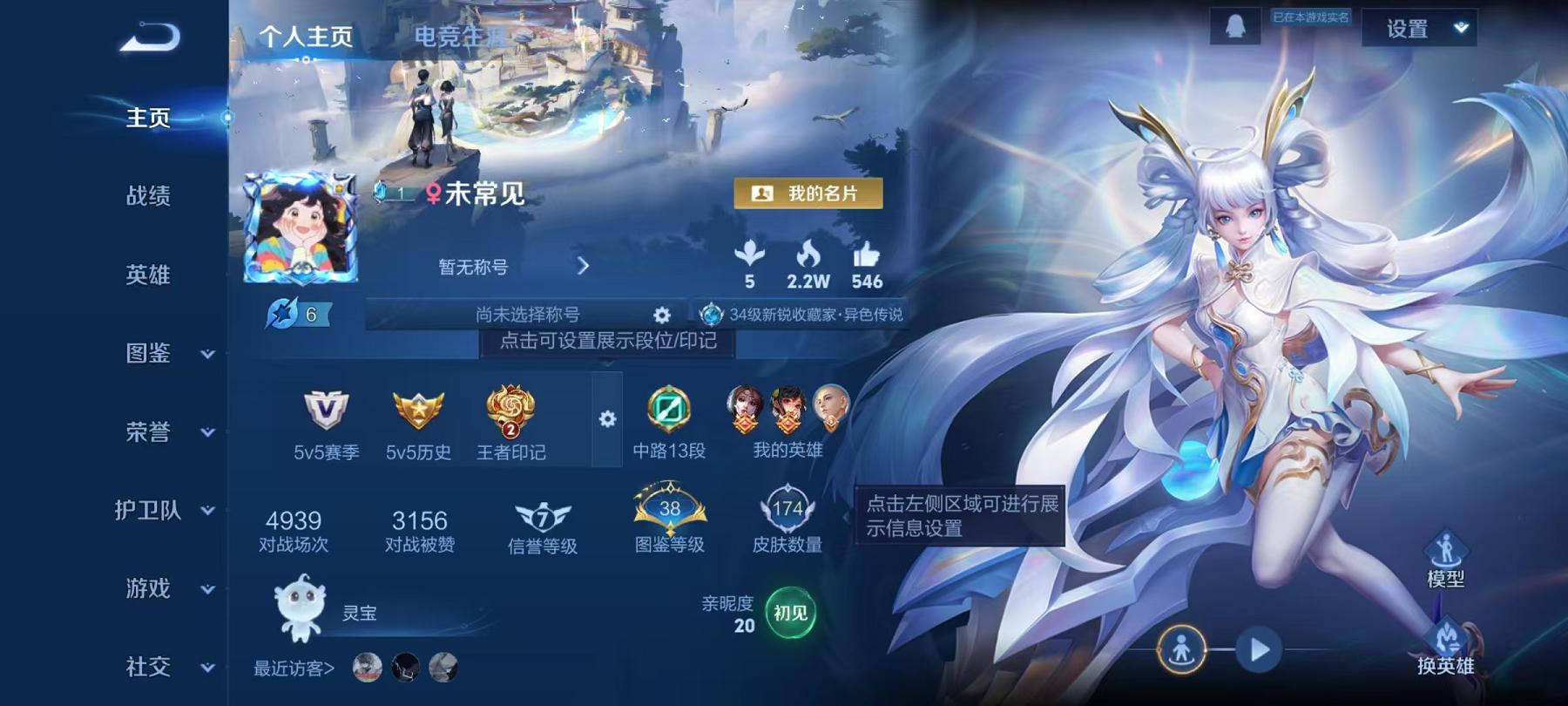Click the gear beside 尚未选择称号
The width and height of the screenshot is (1568, 706).
tap(659, 316)
